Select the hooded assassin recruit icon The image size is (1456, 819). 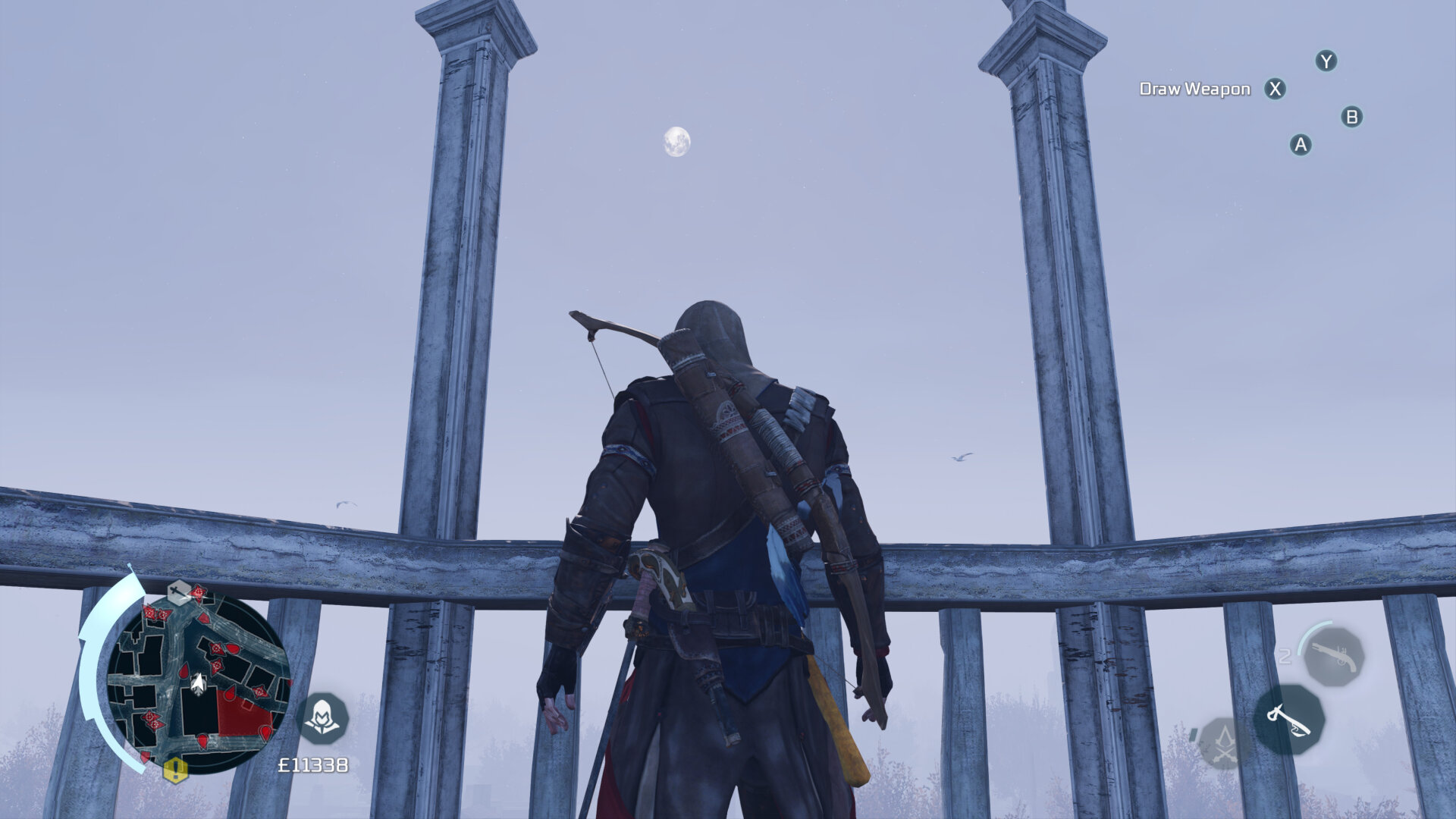(x=322, y=717)
